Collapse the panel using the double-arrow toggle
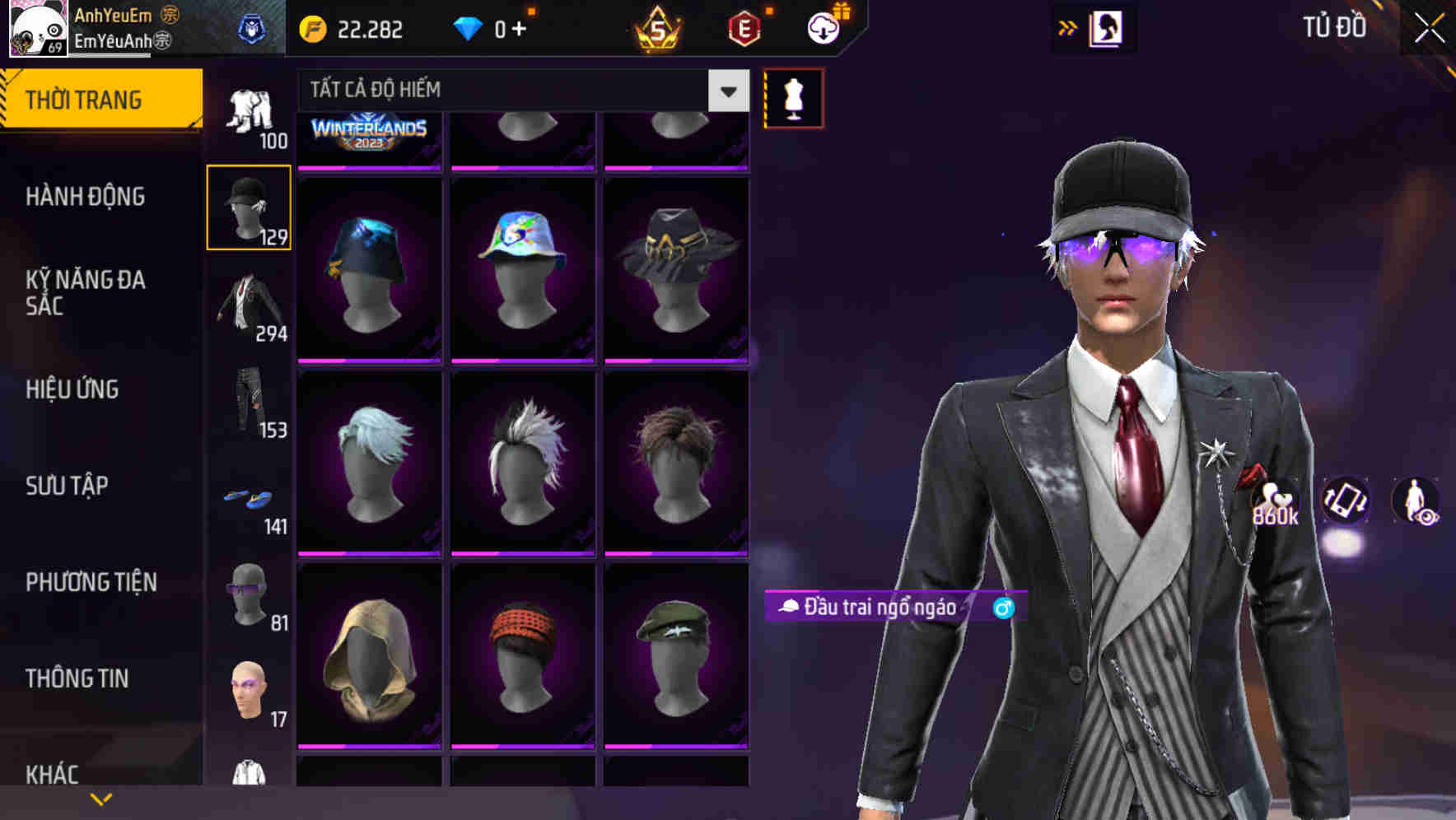1456x820 pixels. [x=1068, y=27]
